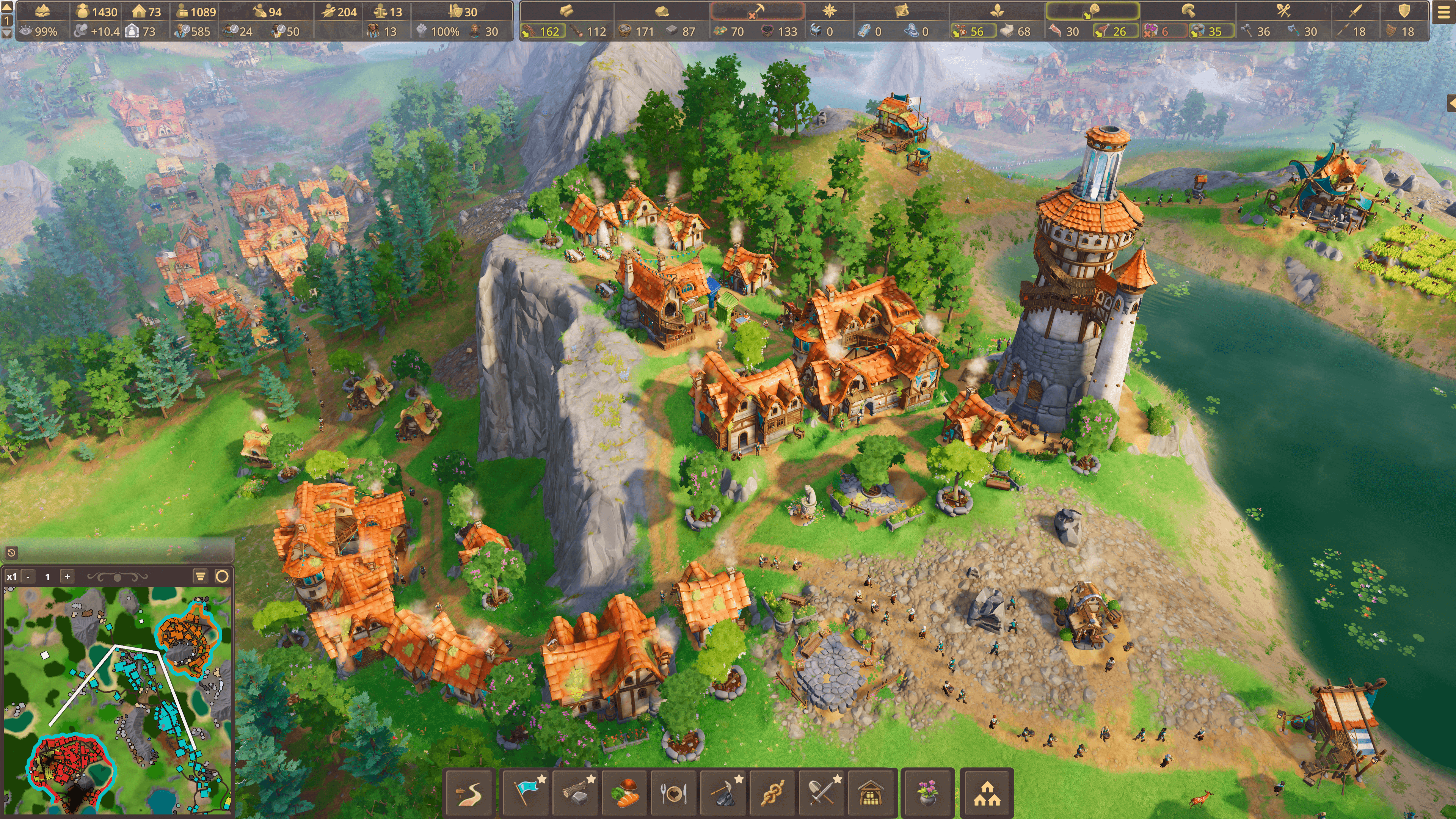Select the flower pot decorations category
1456x819 pixels.
[927, 792]
